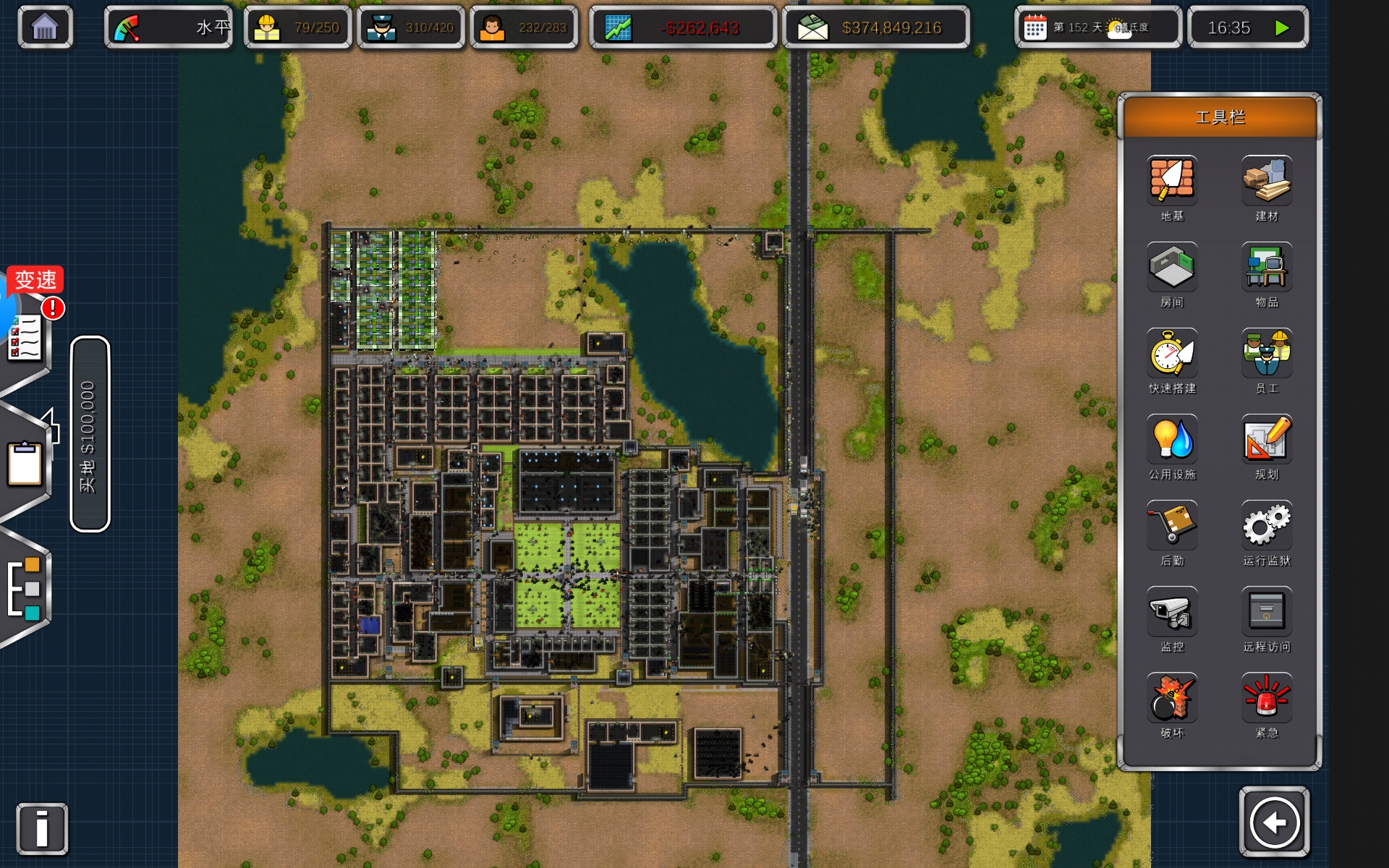
Task: Open the 紧急 emergency siren menu
Action: (1267, 697)
